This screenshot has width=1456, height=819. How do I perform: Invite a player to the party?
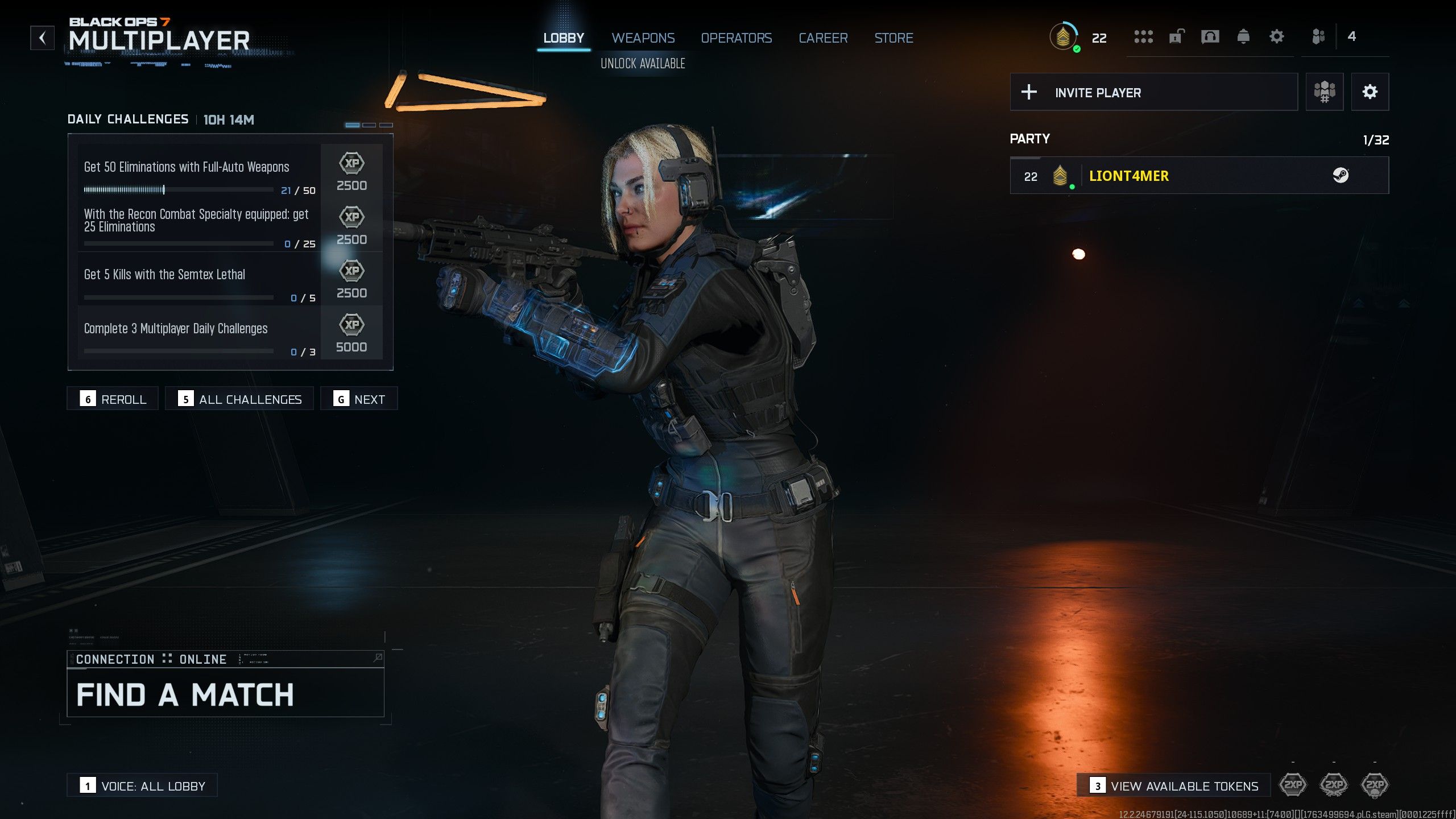pyautogui.click(x=1153, y=92)
